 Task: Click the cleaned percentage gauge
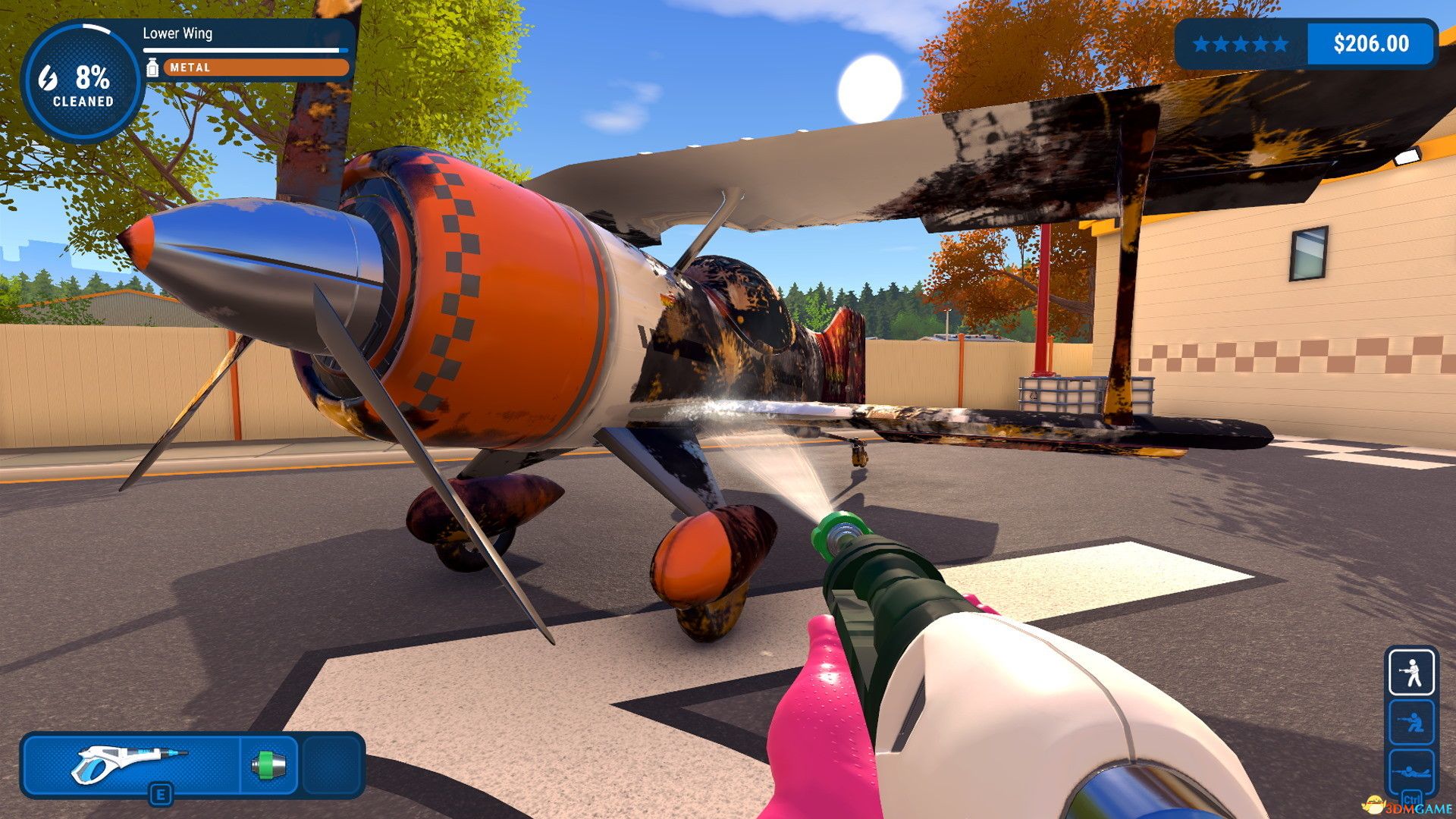pyautogui.click(x=82, y=82)
